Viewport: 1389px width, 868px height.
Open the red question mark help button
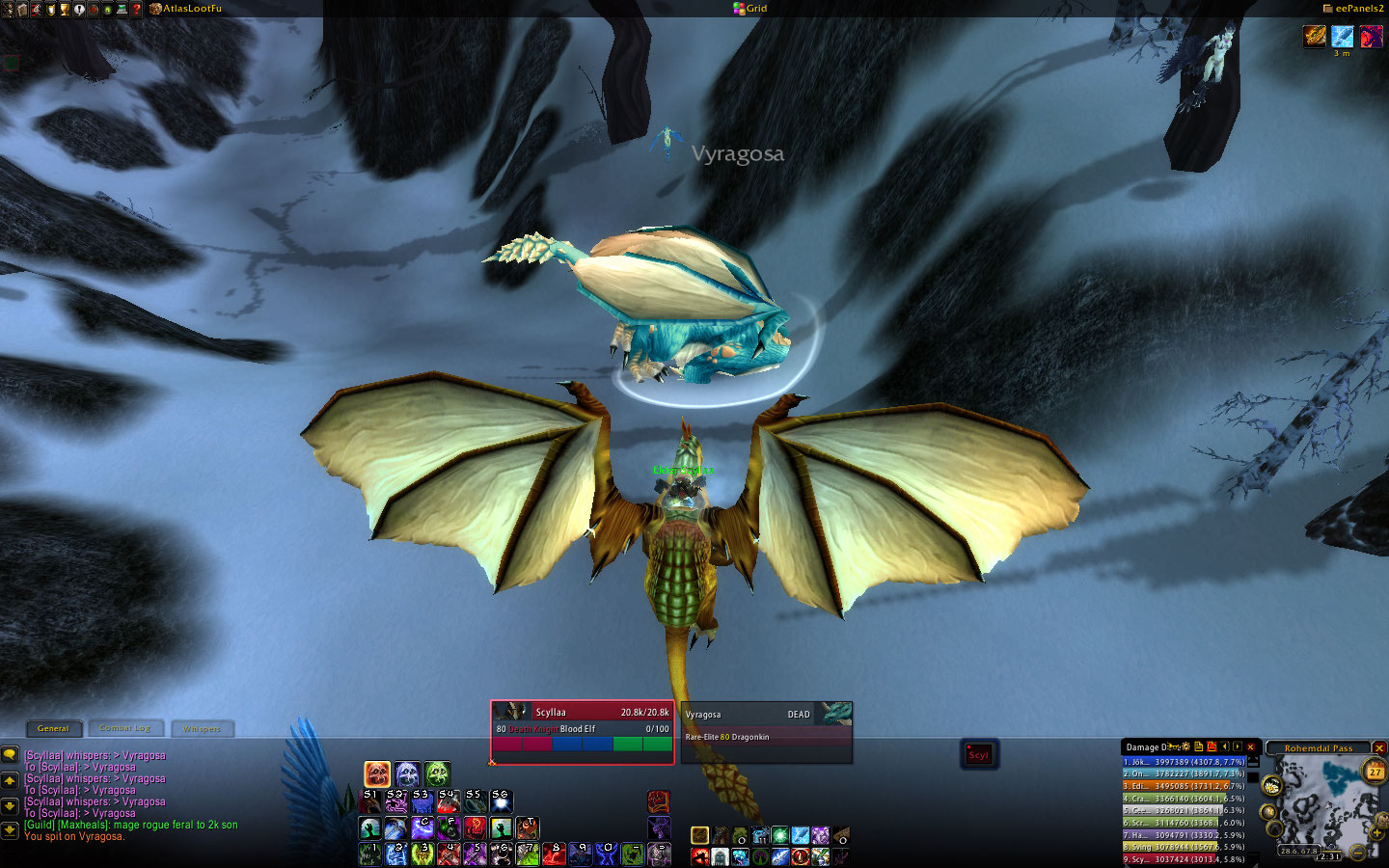click(x=137, y=9)
